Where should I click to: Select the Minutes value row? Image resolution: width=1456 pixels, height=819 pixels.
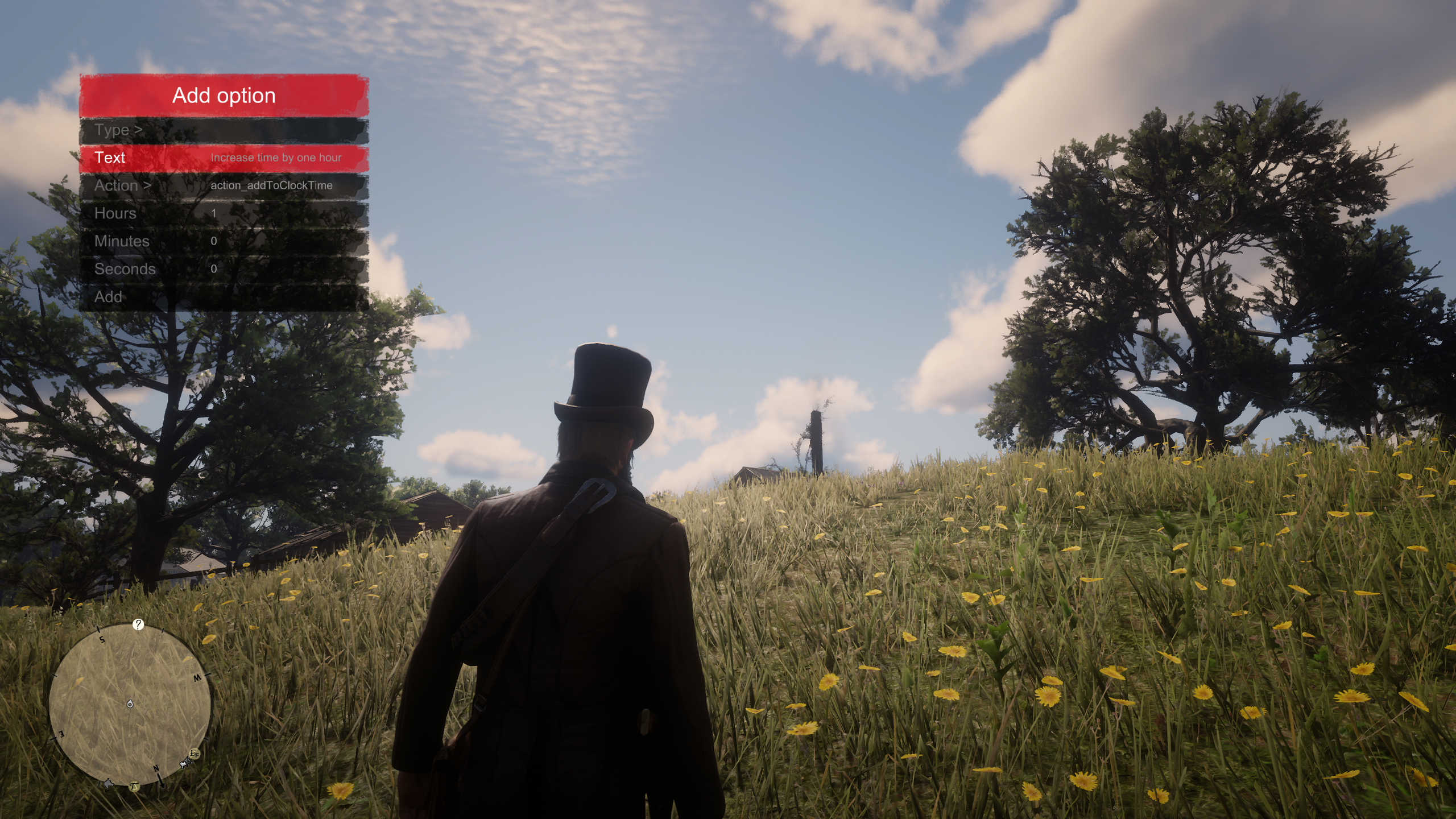(x=223, y=241)
